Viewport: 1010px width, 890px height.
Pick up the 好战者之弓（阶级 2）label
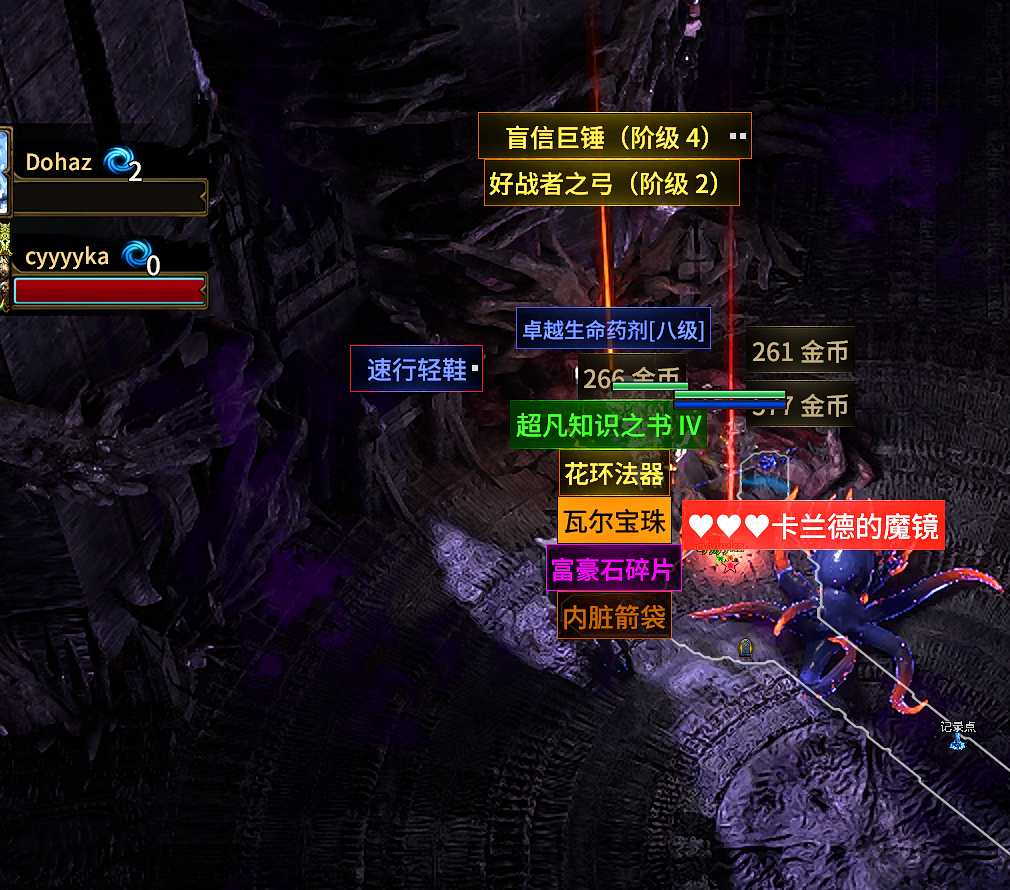(611, 184)
